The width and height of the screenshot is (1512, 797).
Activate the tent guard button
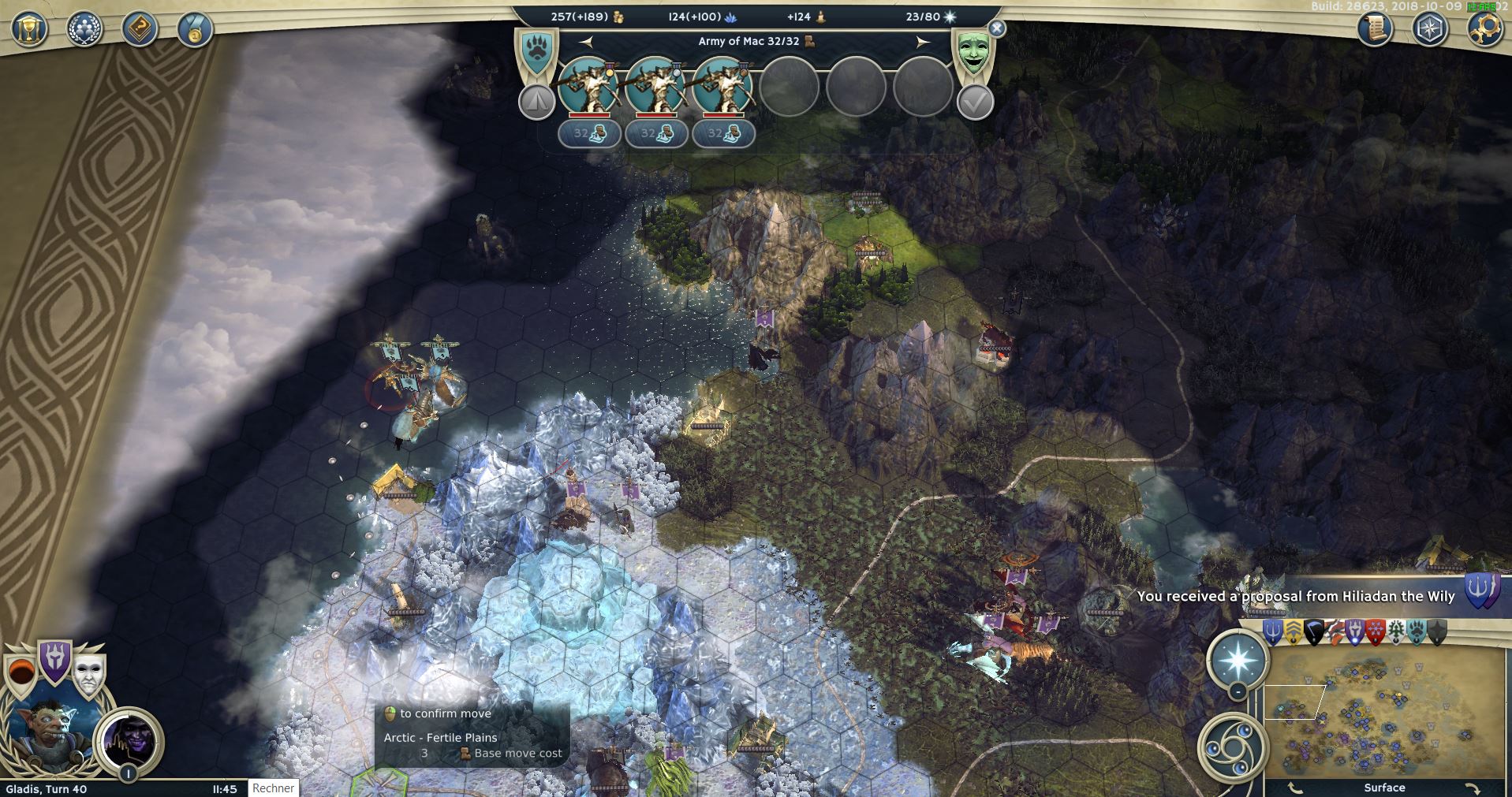tap(536, 102)
